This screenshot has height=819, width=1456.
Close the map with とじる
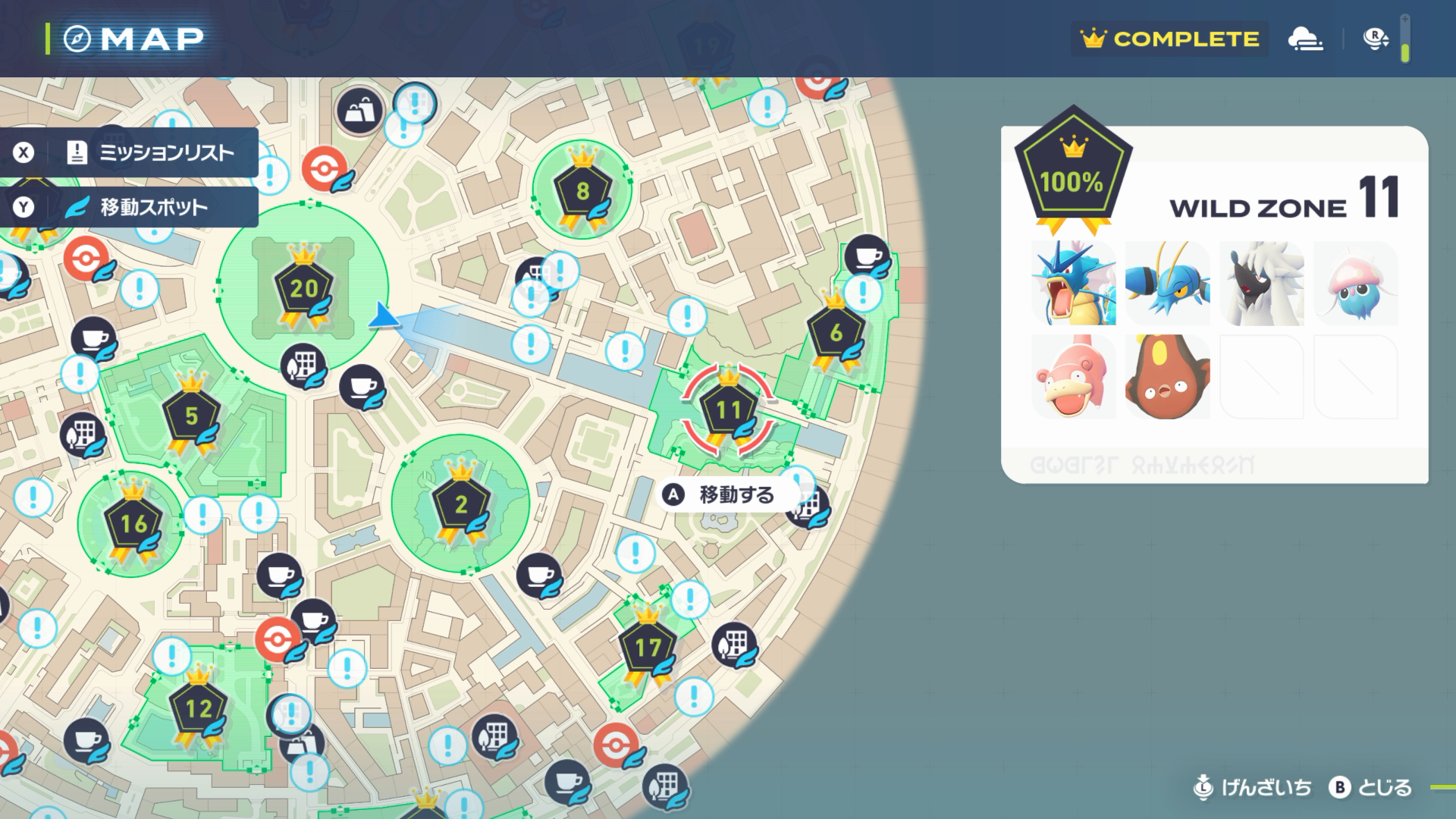coord(1372,788)
